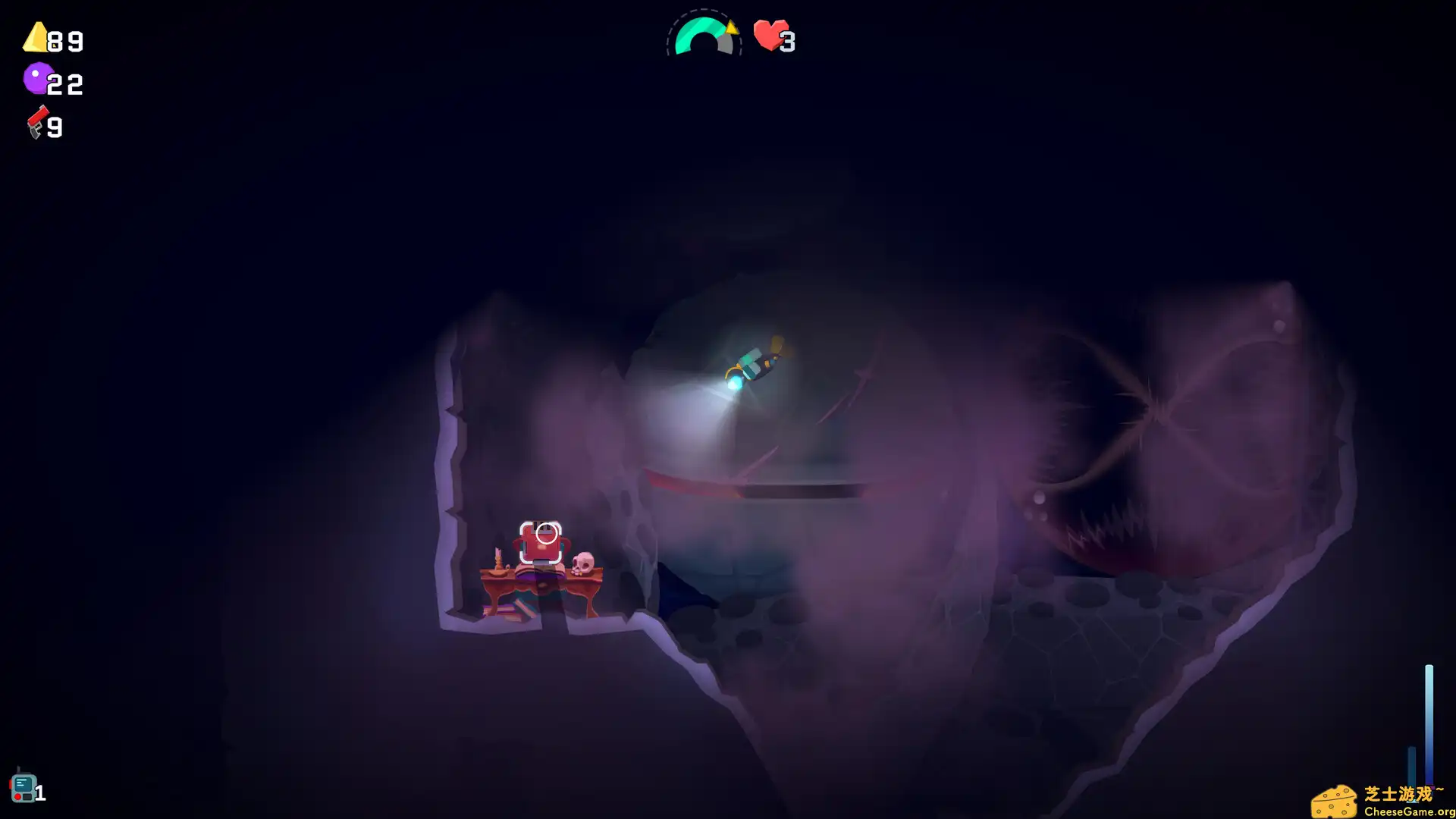The width and height of the screenshot is (1456, 819).
Task: Click the radio item count '1'
Action: point(39,792)
